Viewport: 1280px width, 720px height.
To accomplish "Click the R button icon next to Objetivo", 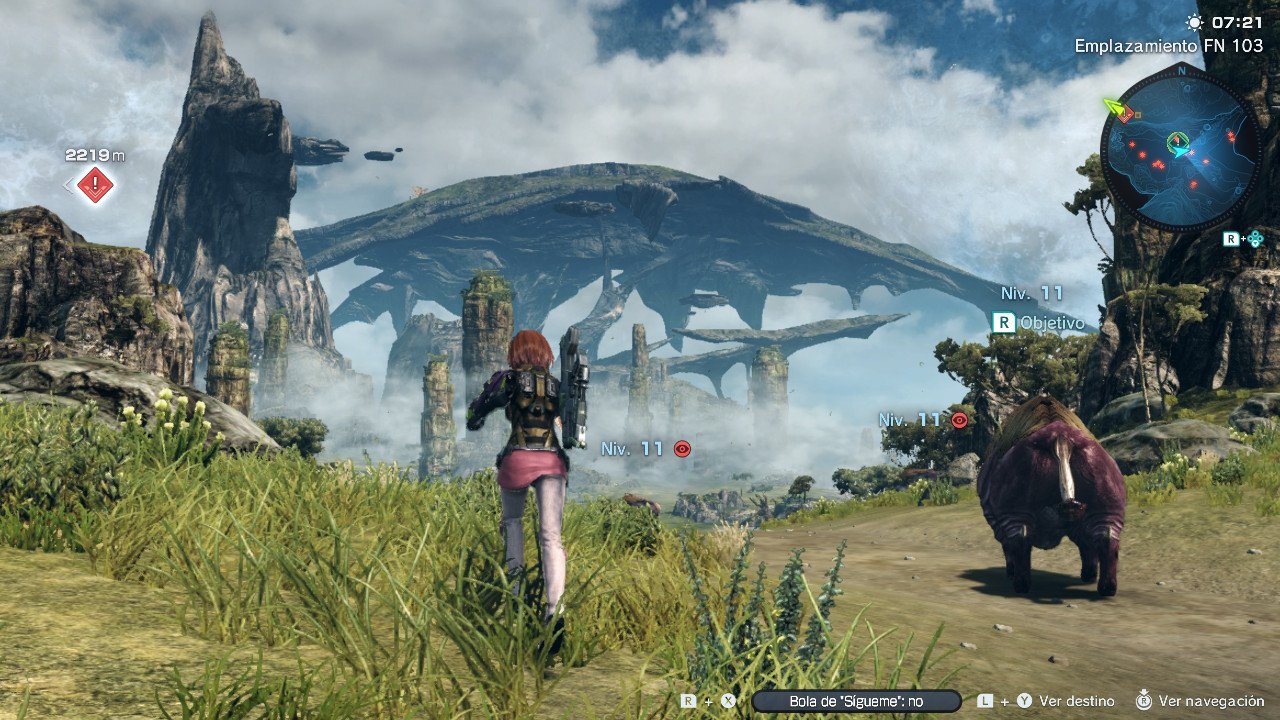I will click(x=1004, y=323).
